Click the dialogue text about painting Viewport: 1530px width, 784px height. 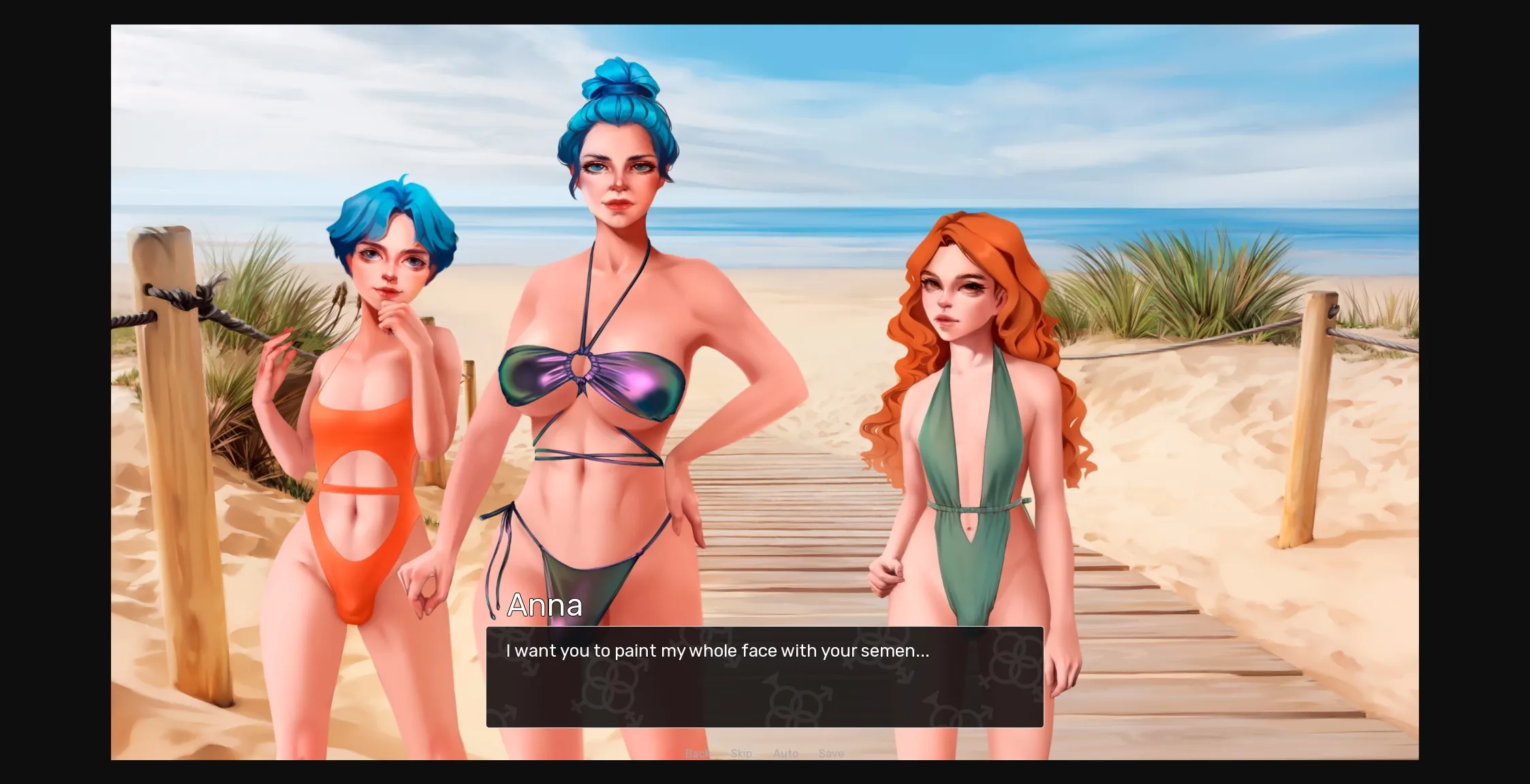(717, 650)
